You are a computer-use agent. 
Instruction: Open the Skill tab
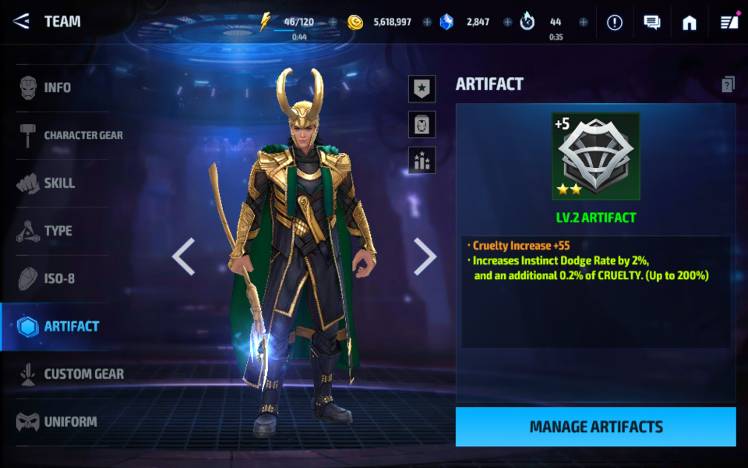[58, 183]
